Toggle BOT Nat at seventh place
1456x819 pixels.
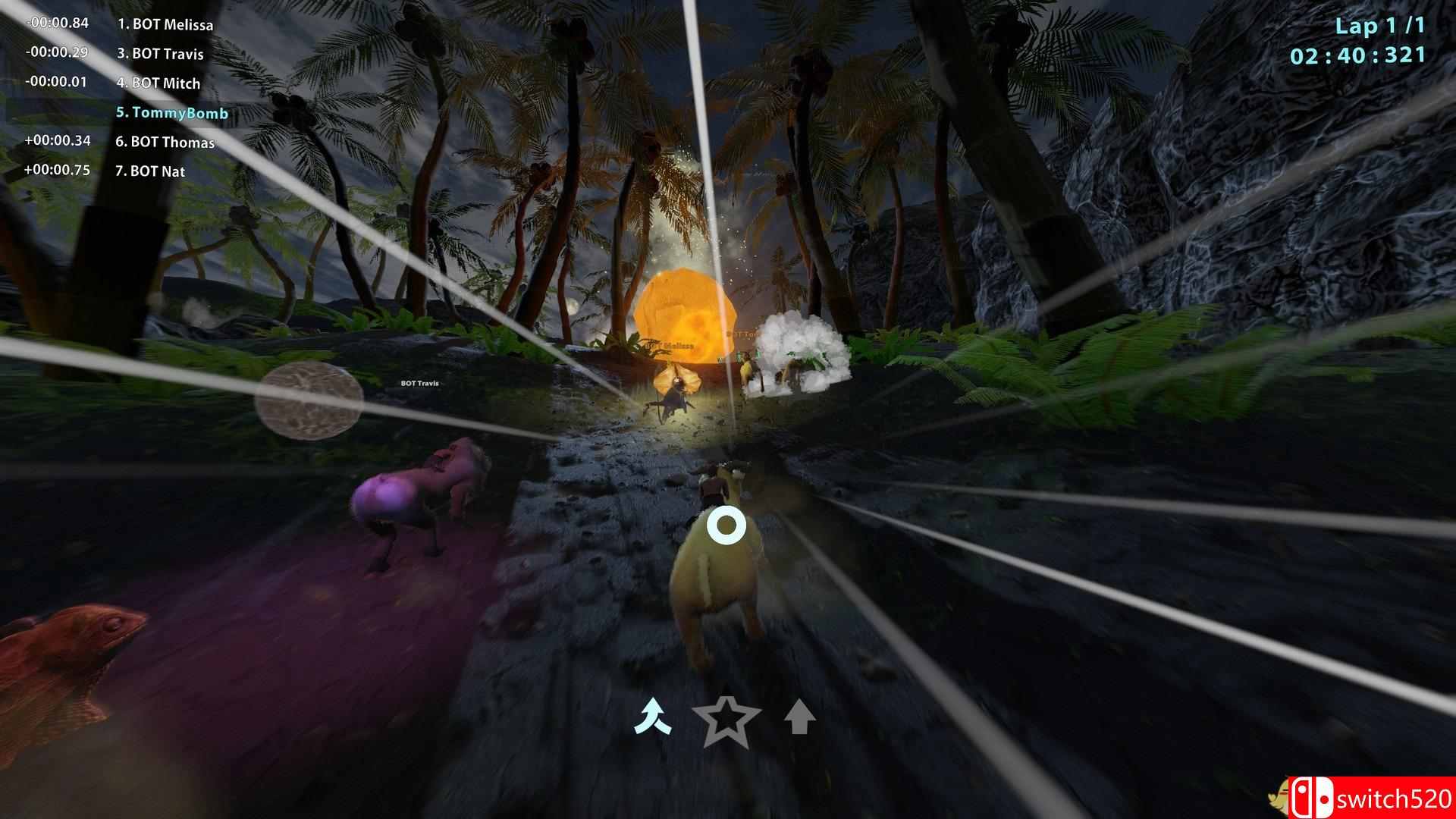click(151, 171)
